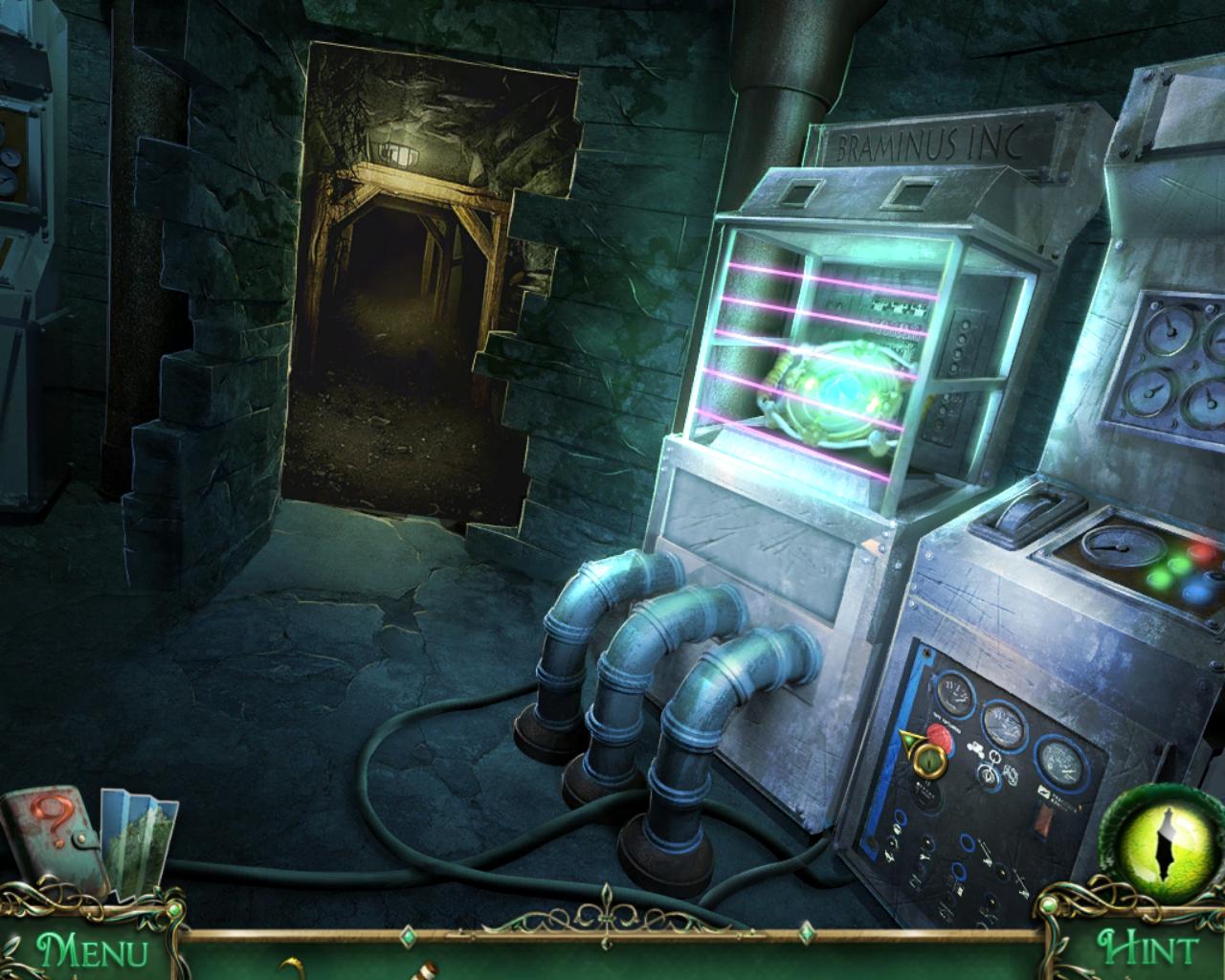
Task: Open the Menu button
Action: [92, 950]
